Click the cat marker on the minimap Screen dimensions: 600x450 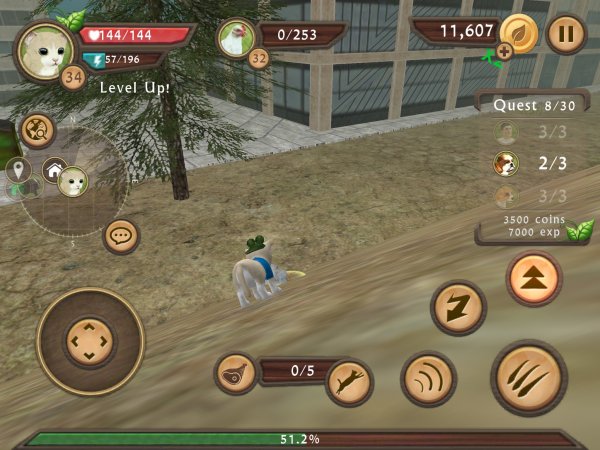73,181
